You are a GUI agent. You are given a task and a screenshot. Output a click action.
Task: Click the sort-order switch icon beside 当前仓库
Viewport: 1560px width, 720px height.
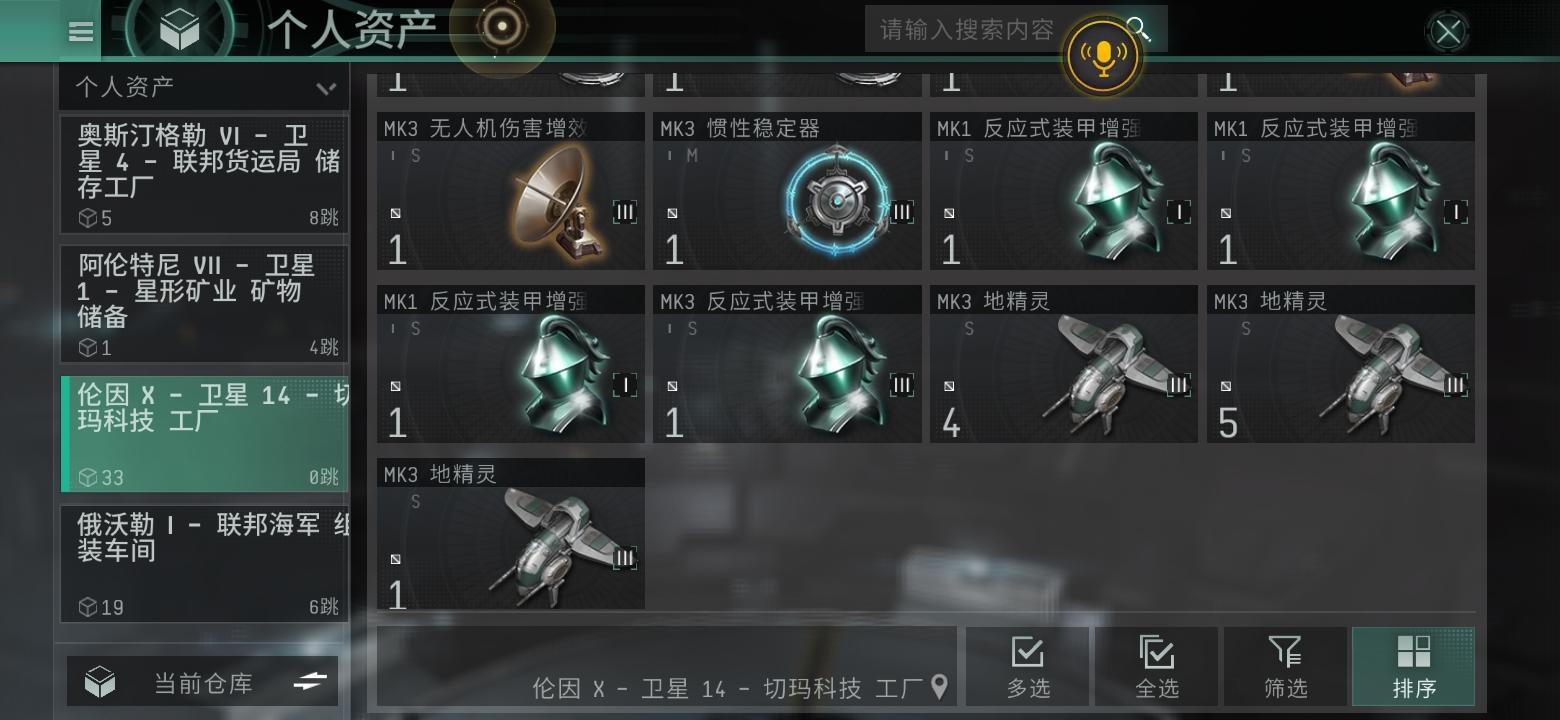point(310,680)
